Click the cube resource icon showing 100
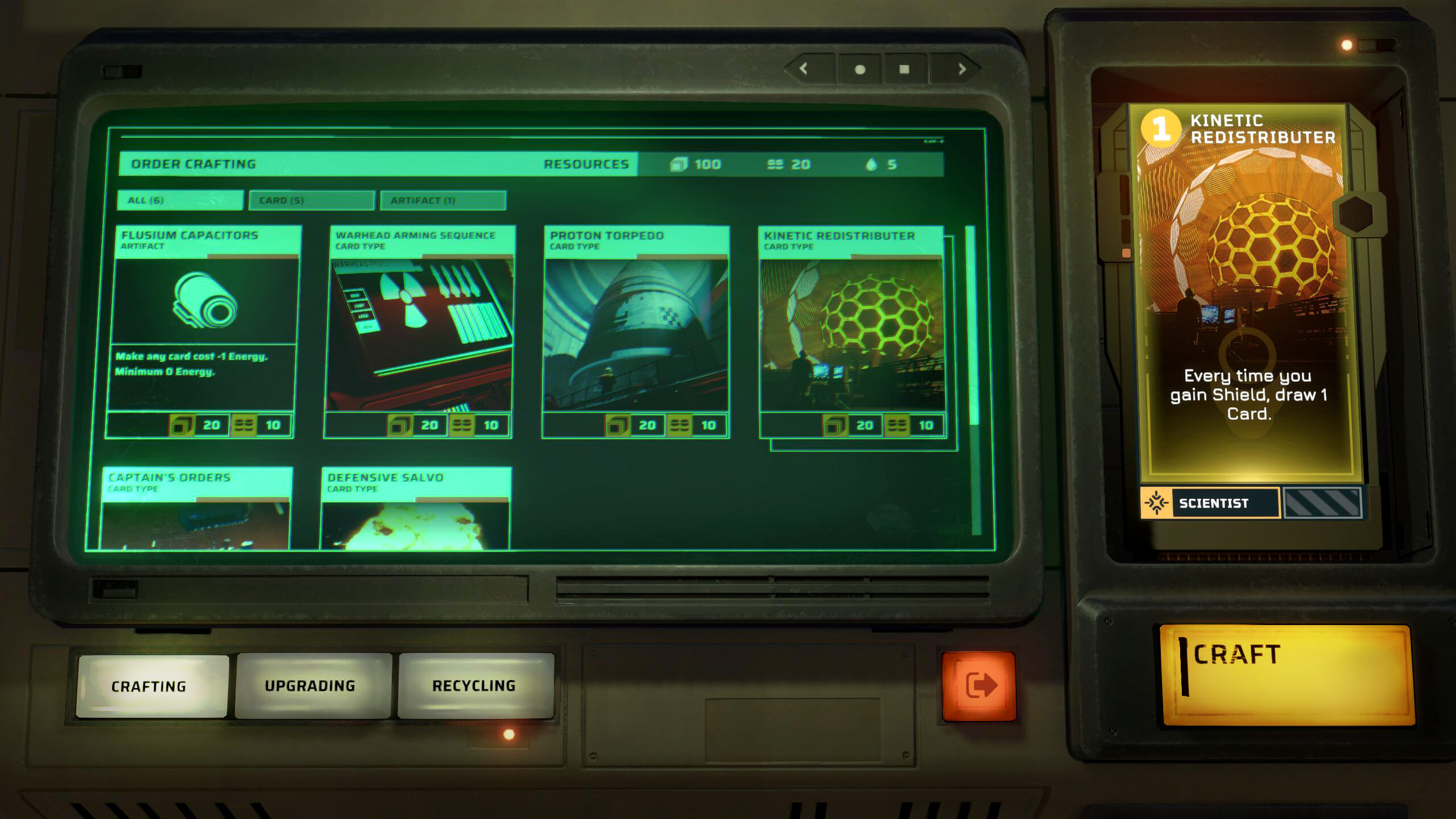1456x819 pixels. [x=680, y=164]
